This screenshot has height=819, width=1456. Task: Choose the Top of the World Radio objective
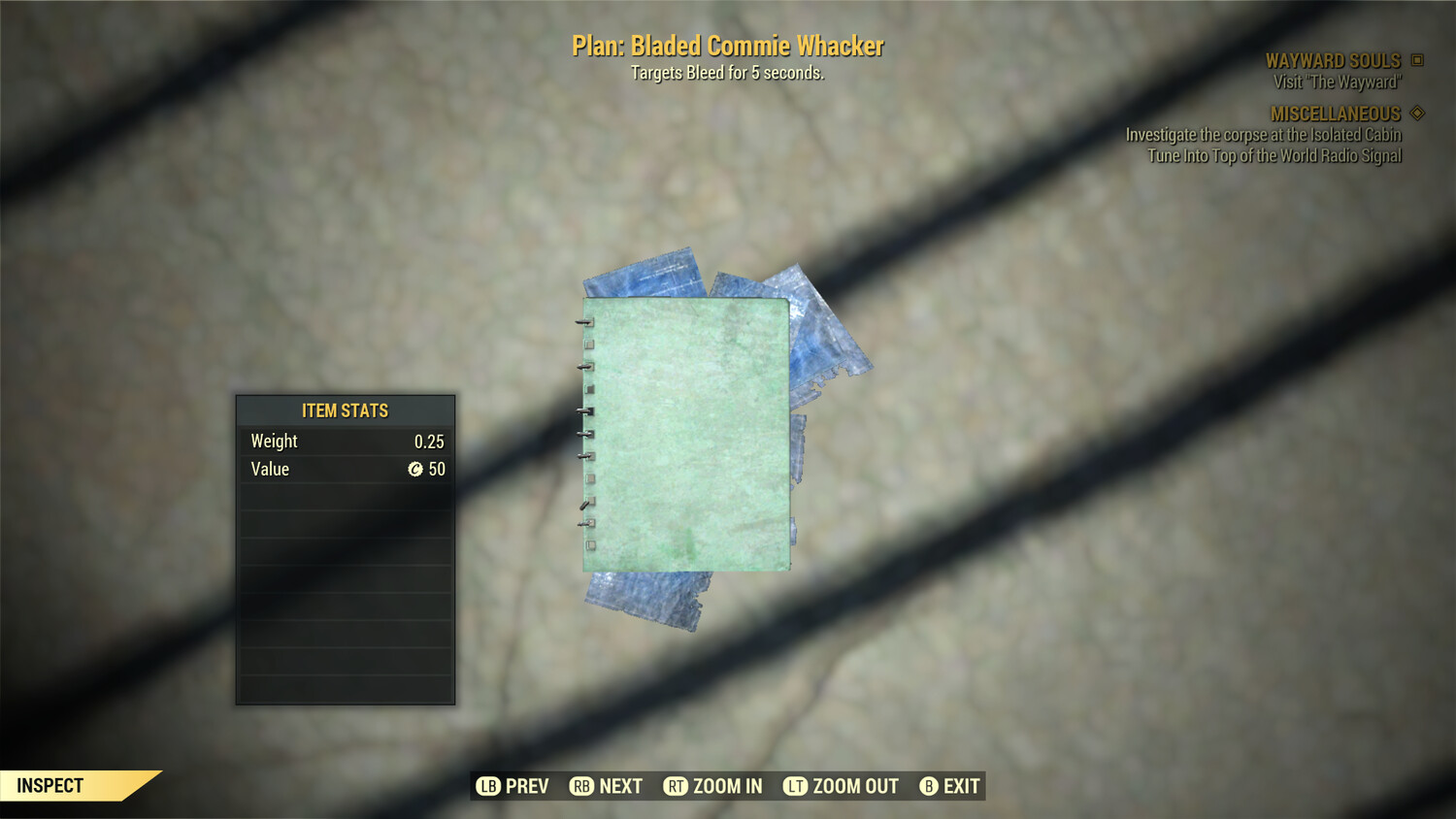coord(1274,156)
